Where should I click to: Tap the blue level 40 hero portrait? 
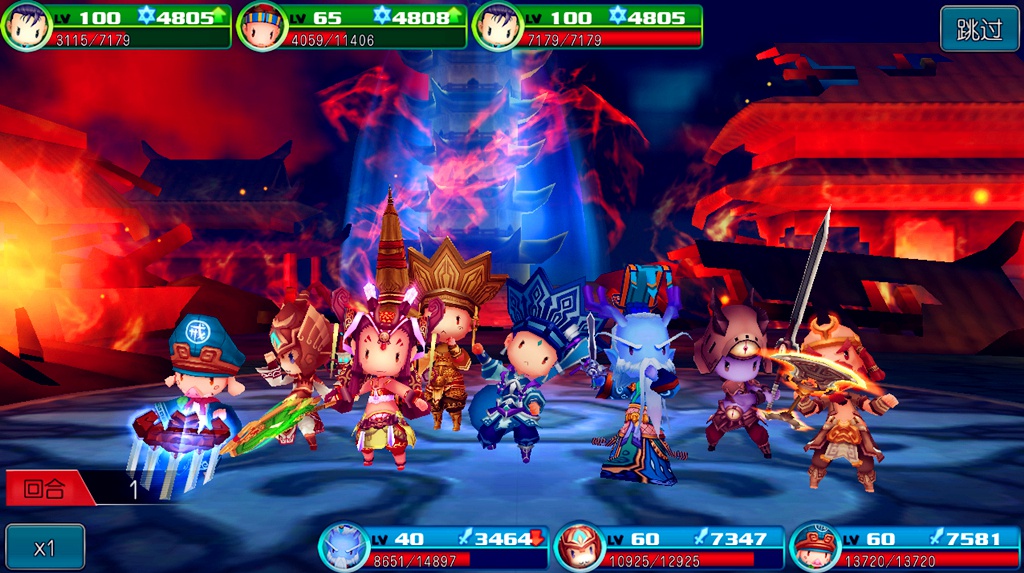pyautogui.click(x=345, y=547)
